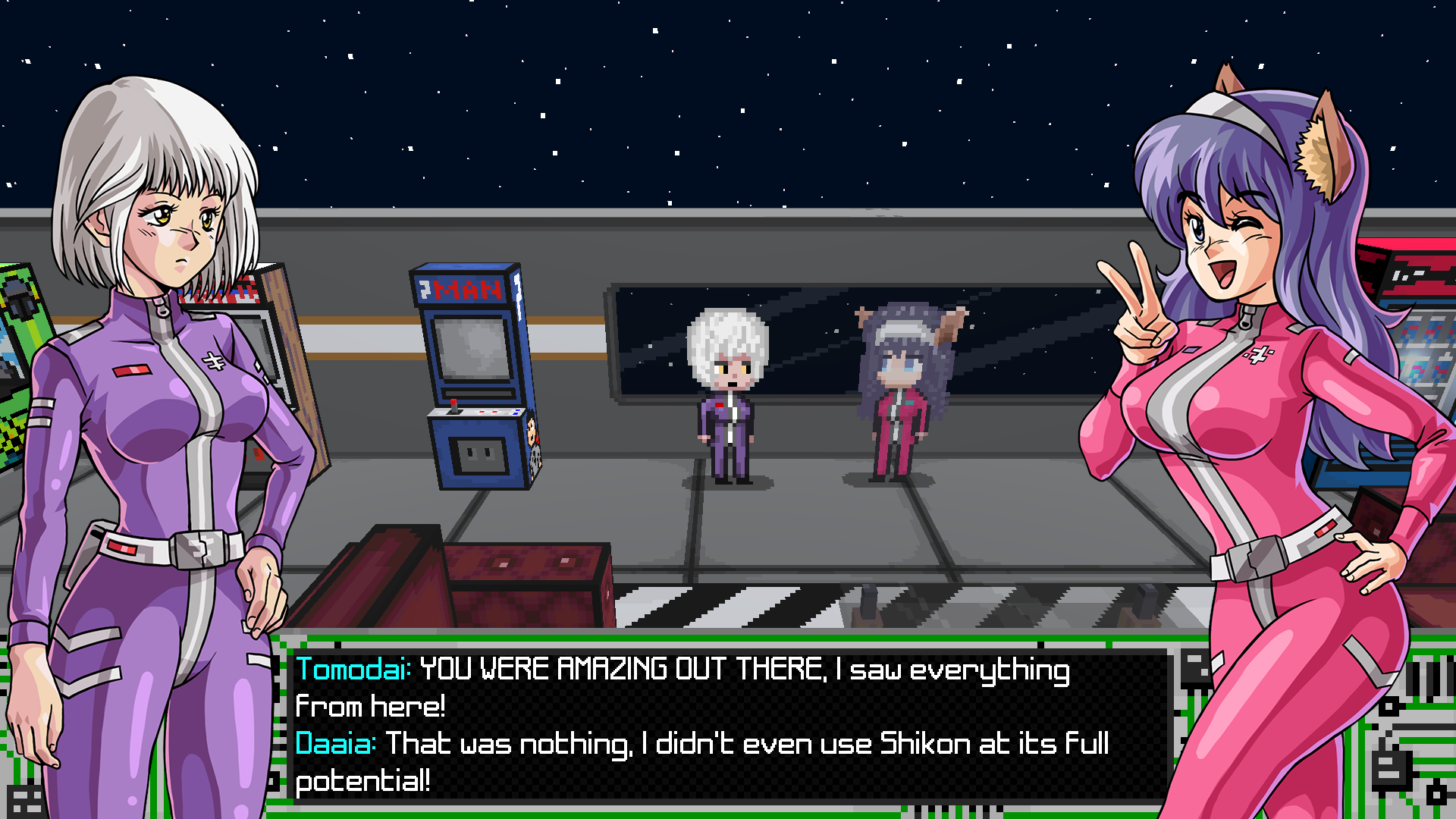Viewport: 1456px width, 819px height.
Task: Click the emblem on Daaia's pink suit
Action: point(1258,353)
